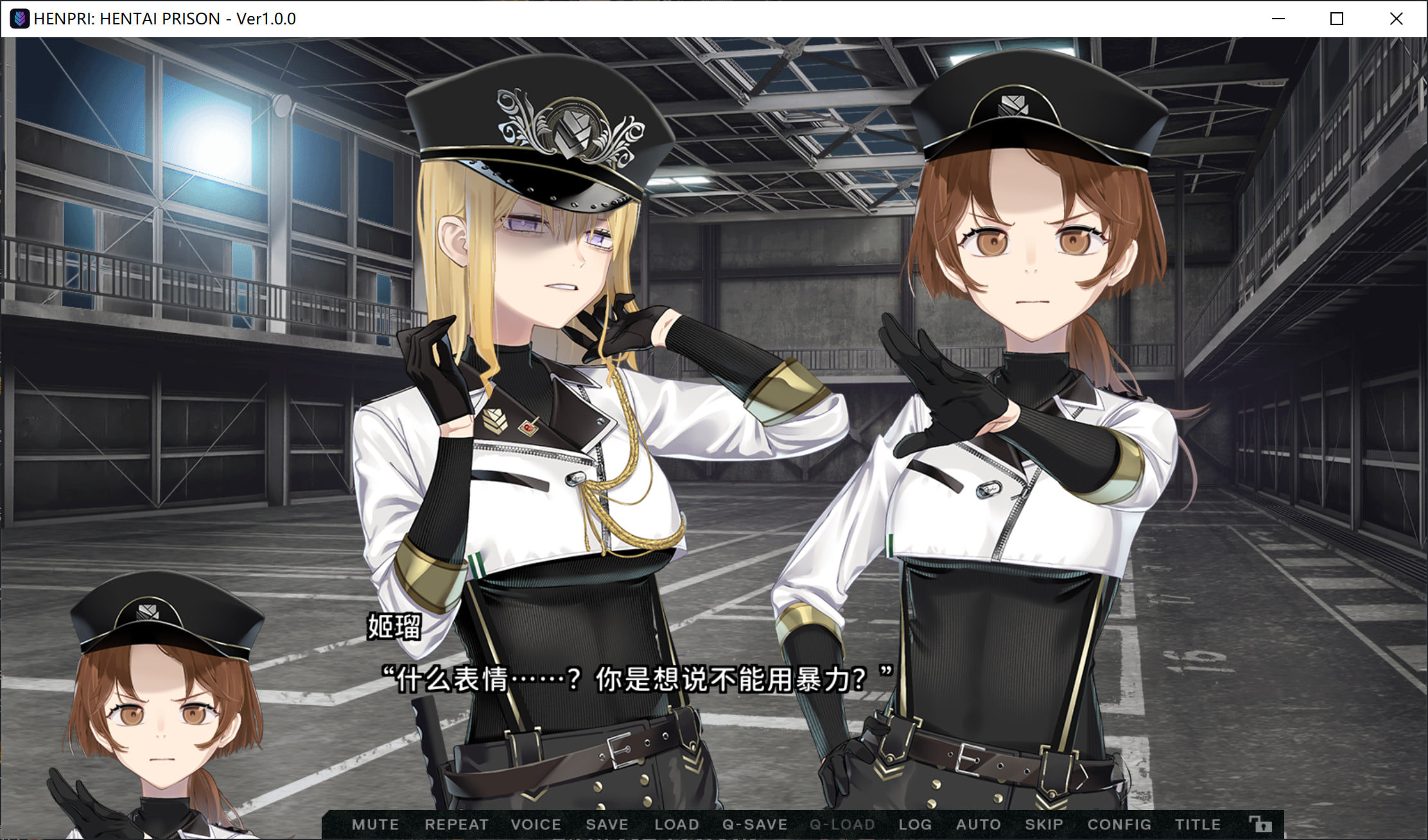Open the SAVE menu

click(x=607, y=825)
